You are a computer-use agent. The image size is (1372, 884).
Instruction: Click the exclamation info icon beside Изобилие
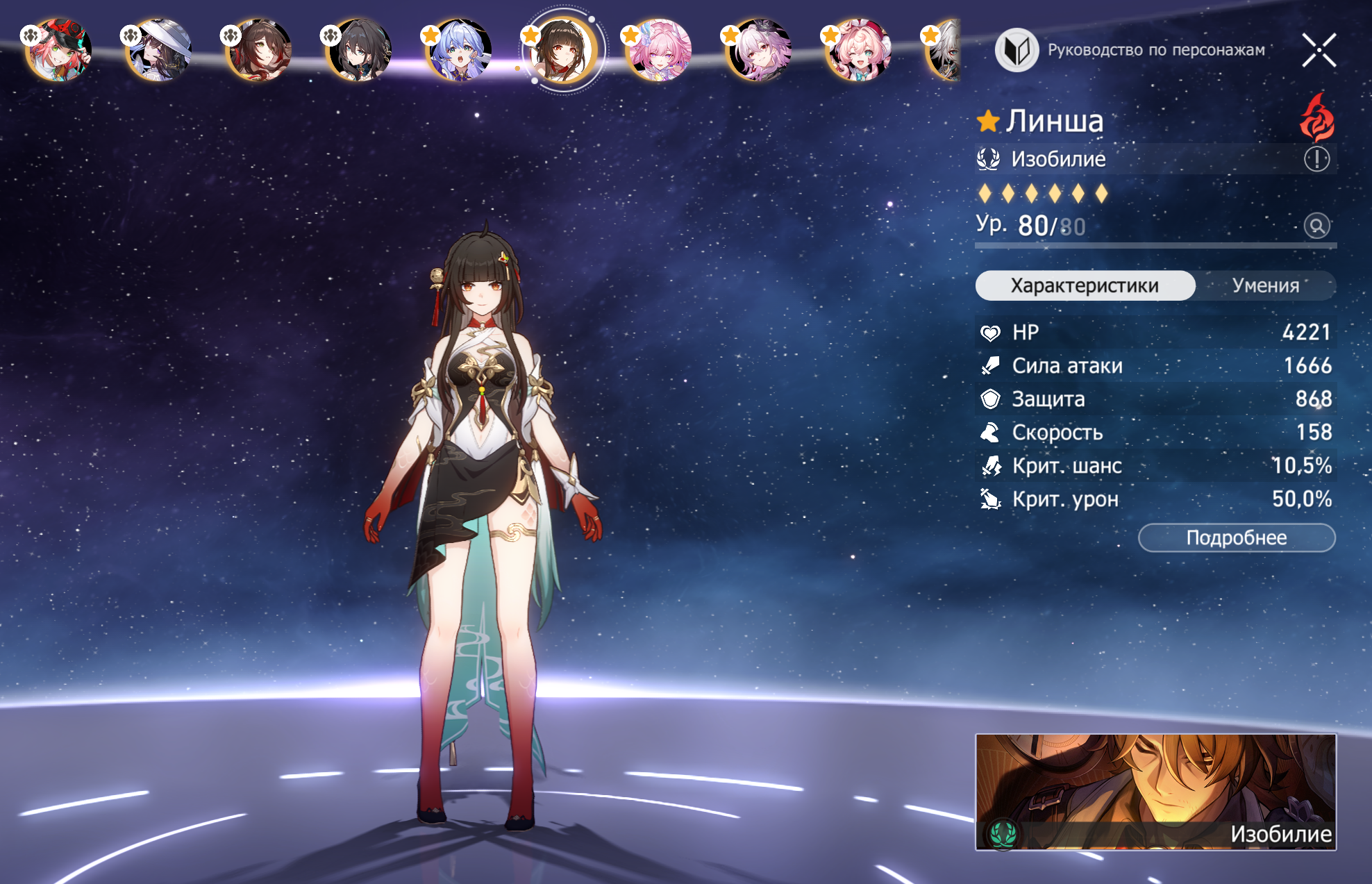(1316, 159)
